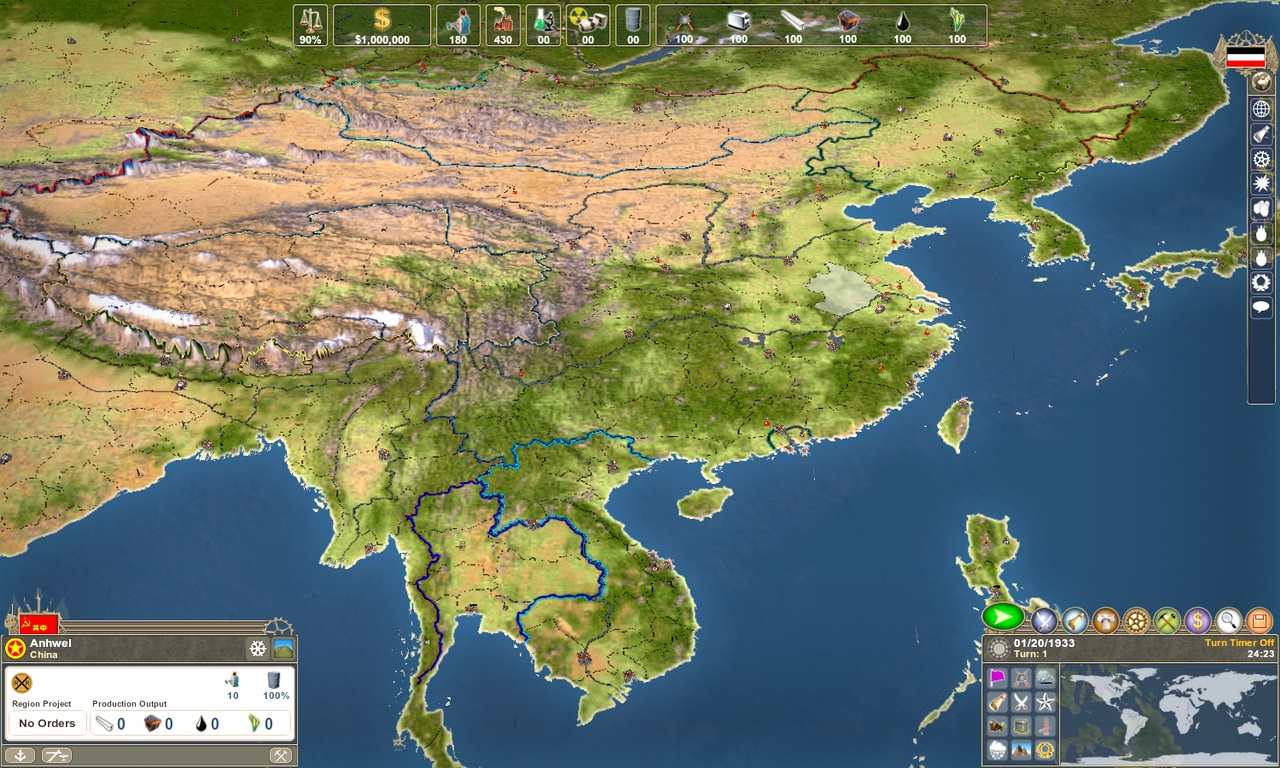Click the No Orders region project button
The height and width of the screenshot is (768, 1280).
coord(47,723)
